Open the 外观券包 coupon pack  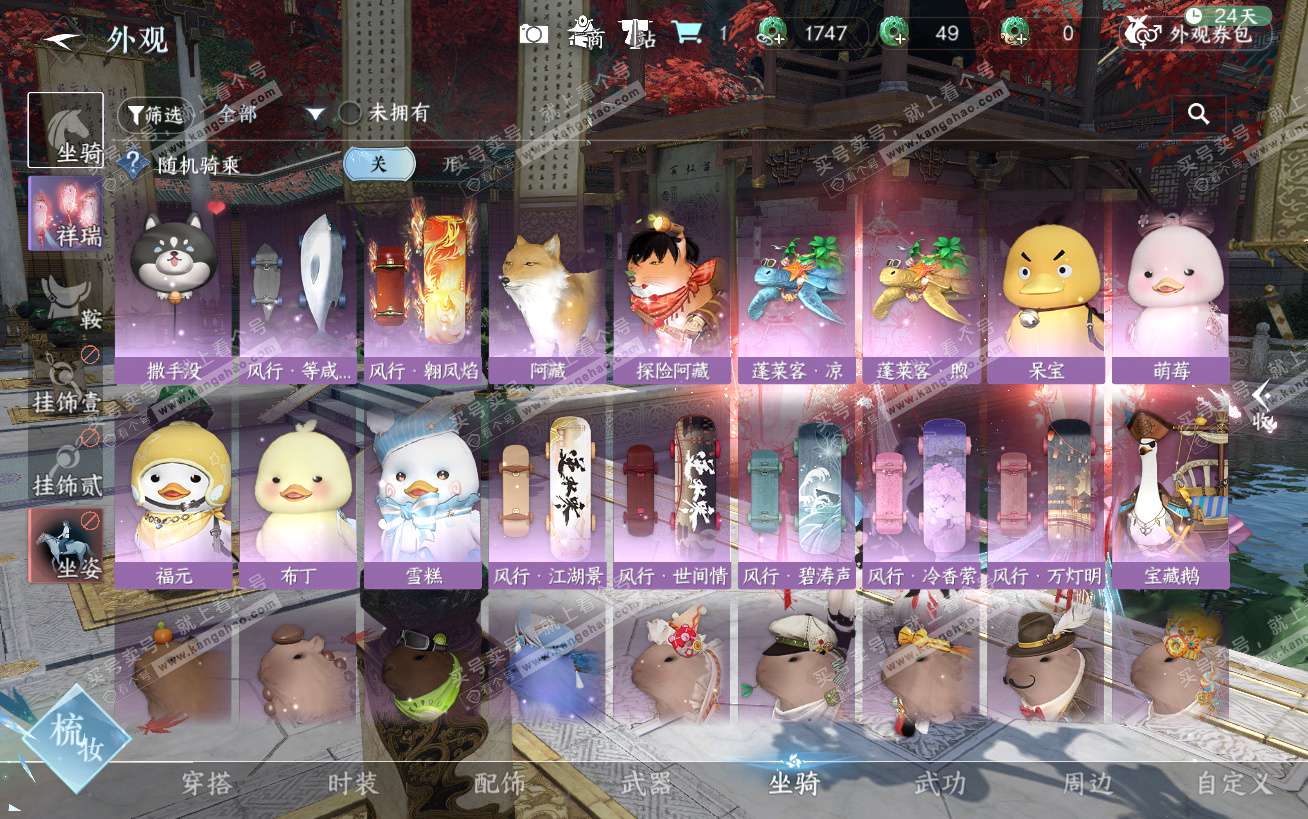point(1198,33)
